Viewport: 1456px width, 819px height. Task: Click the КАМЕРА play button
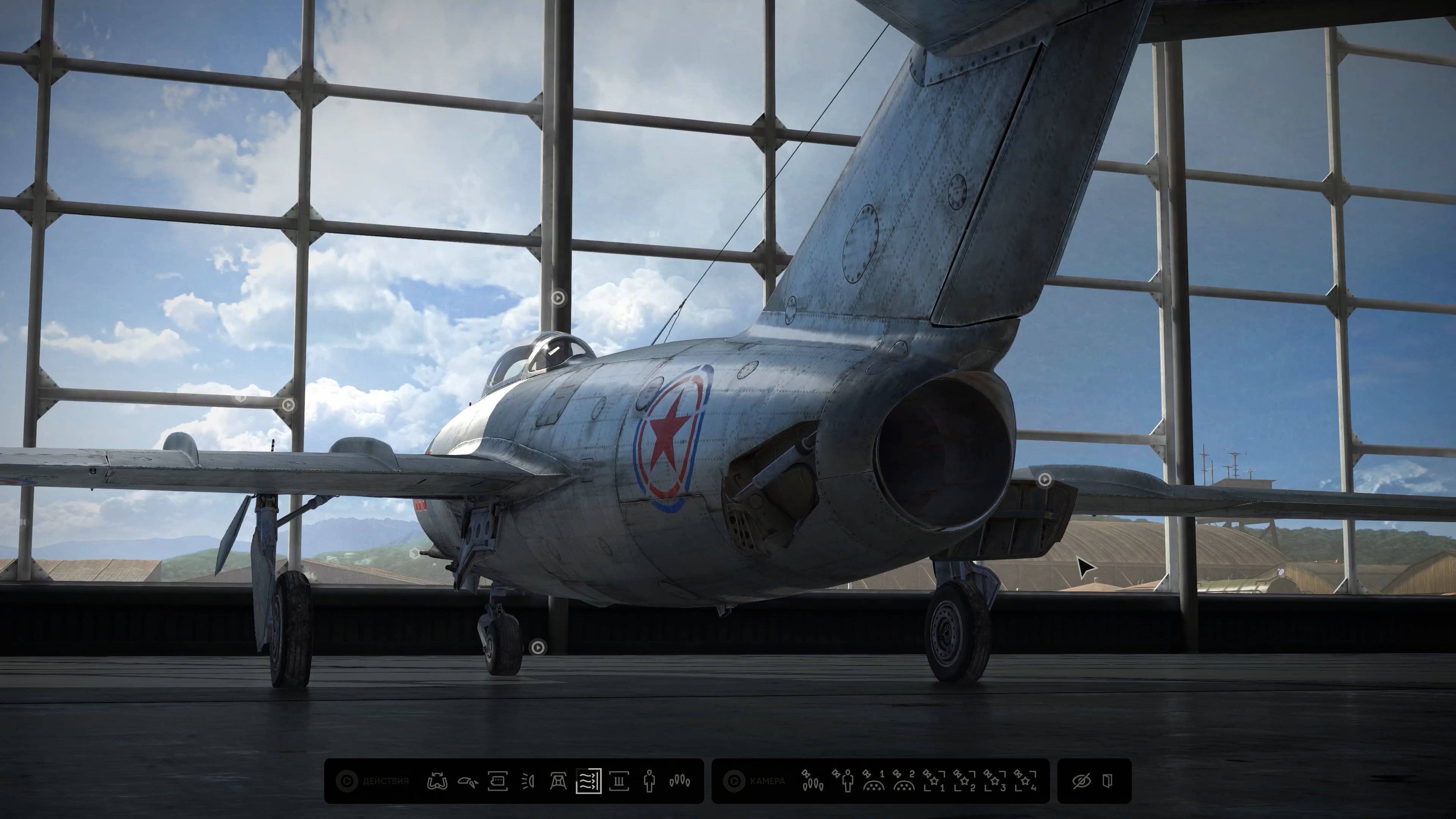(734, 781)
